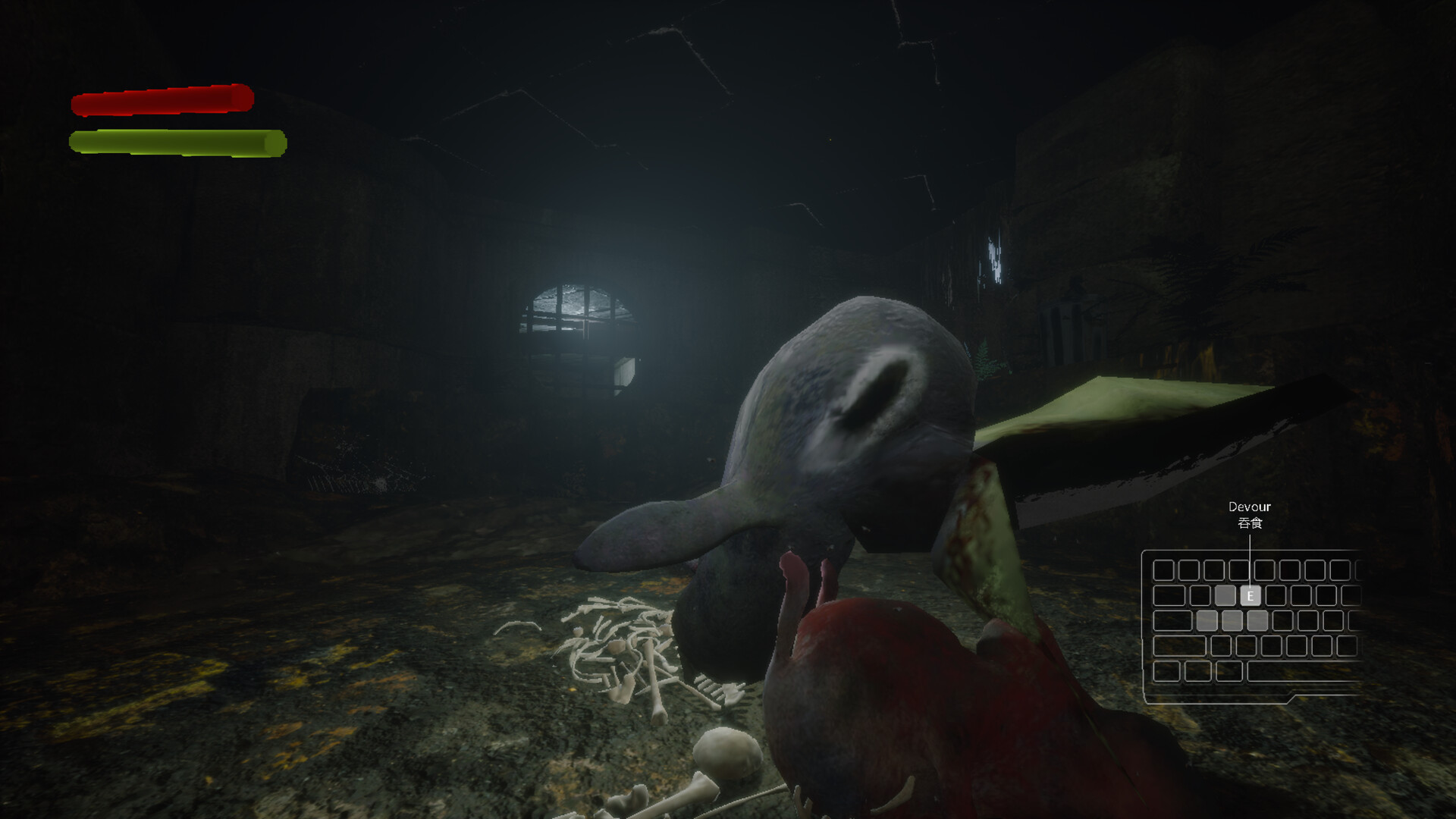Click the green bar to adjust stamina level
Image resolution: width=1456 pixels, height=819 pixels.
177,141
